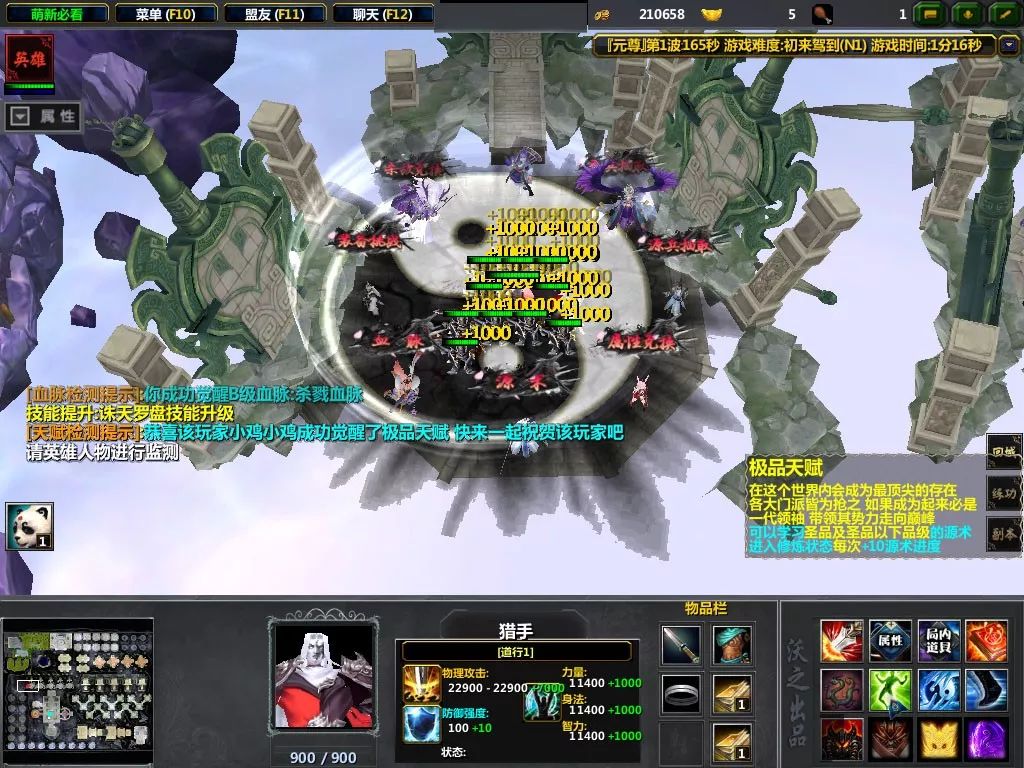The height and width of the screenshot is (768, 1024).
Task: Click the 回城 return-to-town button
Action: click(x=1004, y=452)
